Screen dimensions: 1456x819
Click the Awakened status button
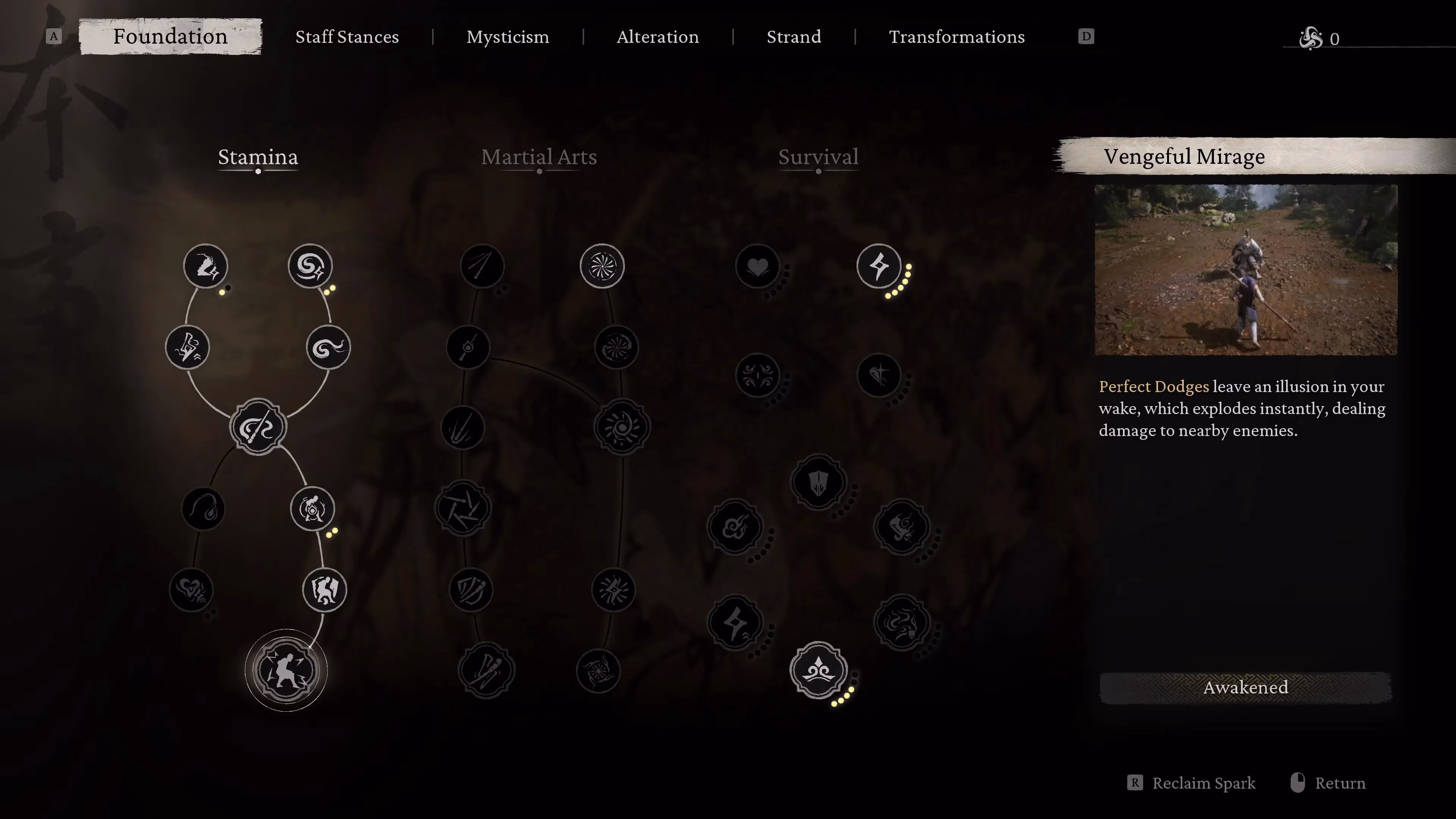tap(1245, 687)
